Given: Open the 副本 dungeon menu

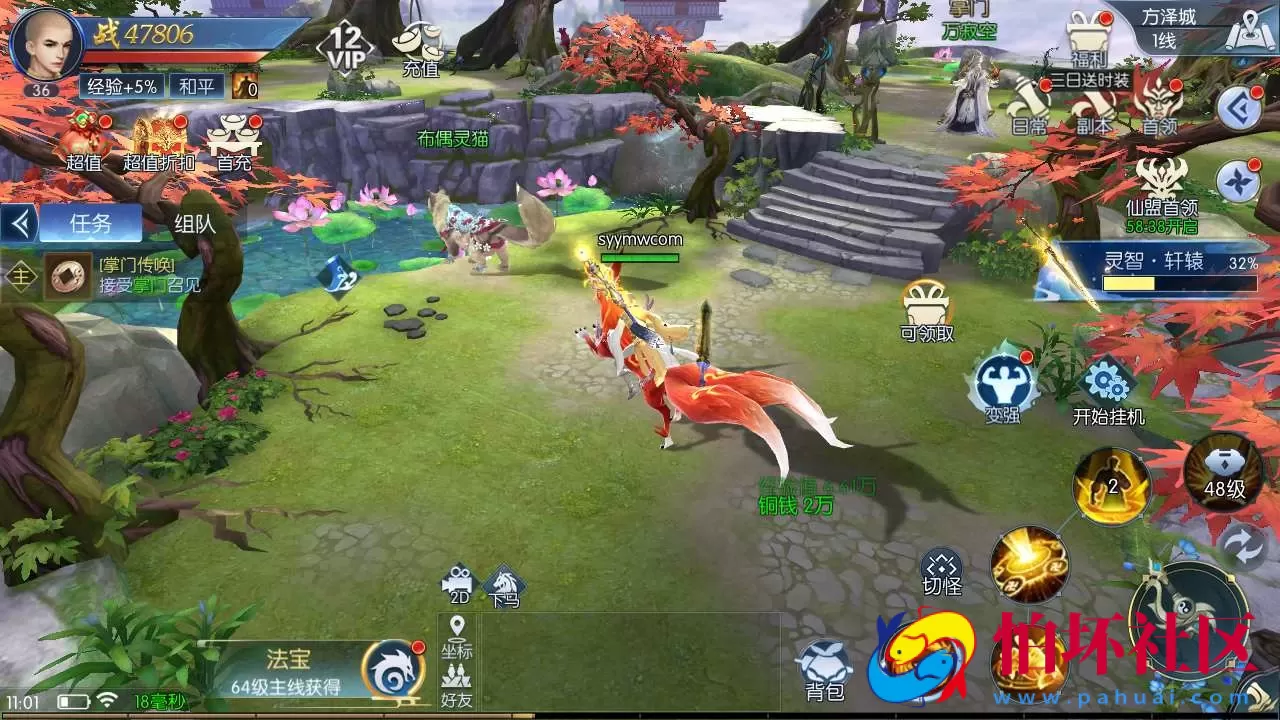Looking at the screenshot, I should coord(1093,105).
